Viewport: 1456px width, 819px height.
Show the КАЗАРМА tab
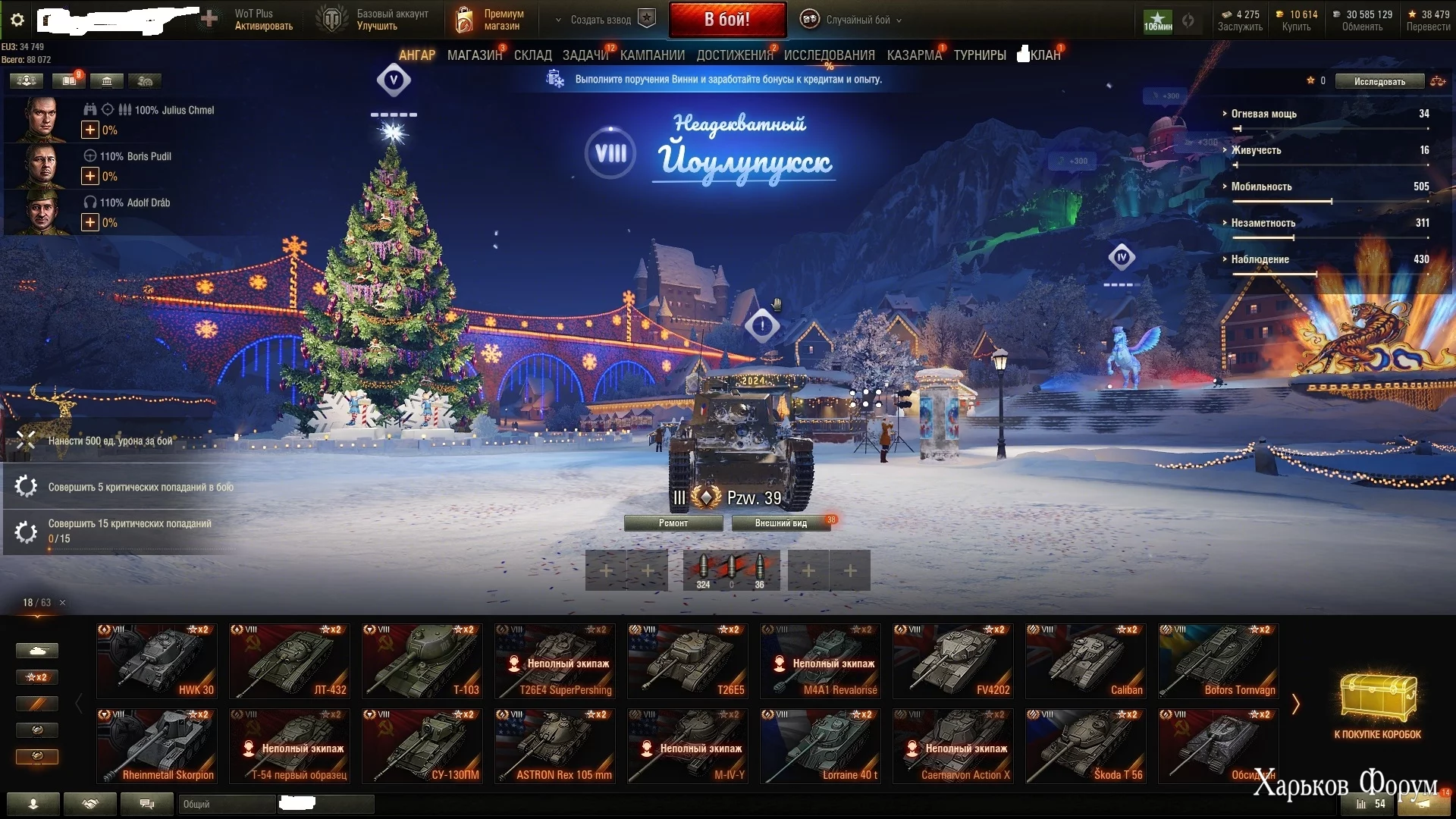click(x=914, y=55)
